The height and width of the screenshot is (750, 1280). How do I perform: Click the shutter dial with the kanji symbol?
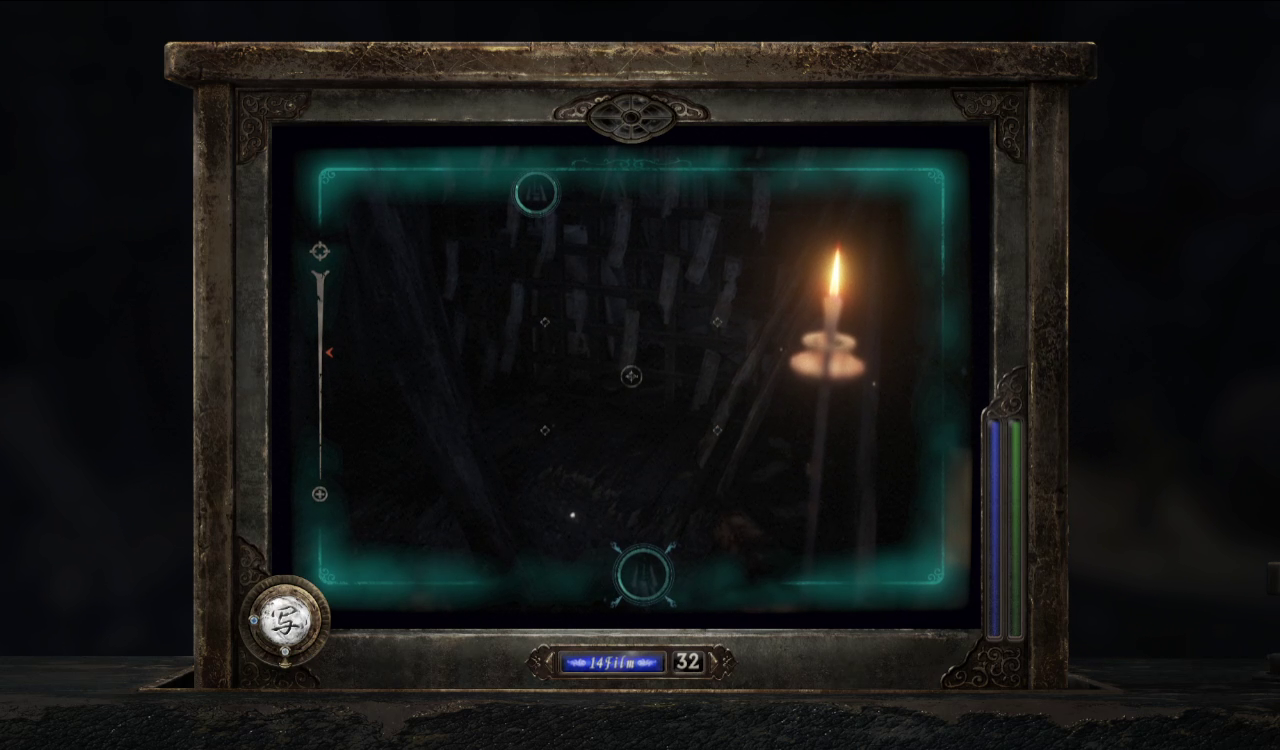285,620
